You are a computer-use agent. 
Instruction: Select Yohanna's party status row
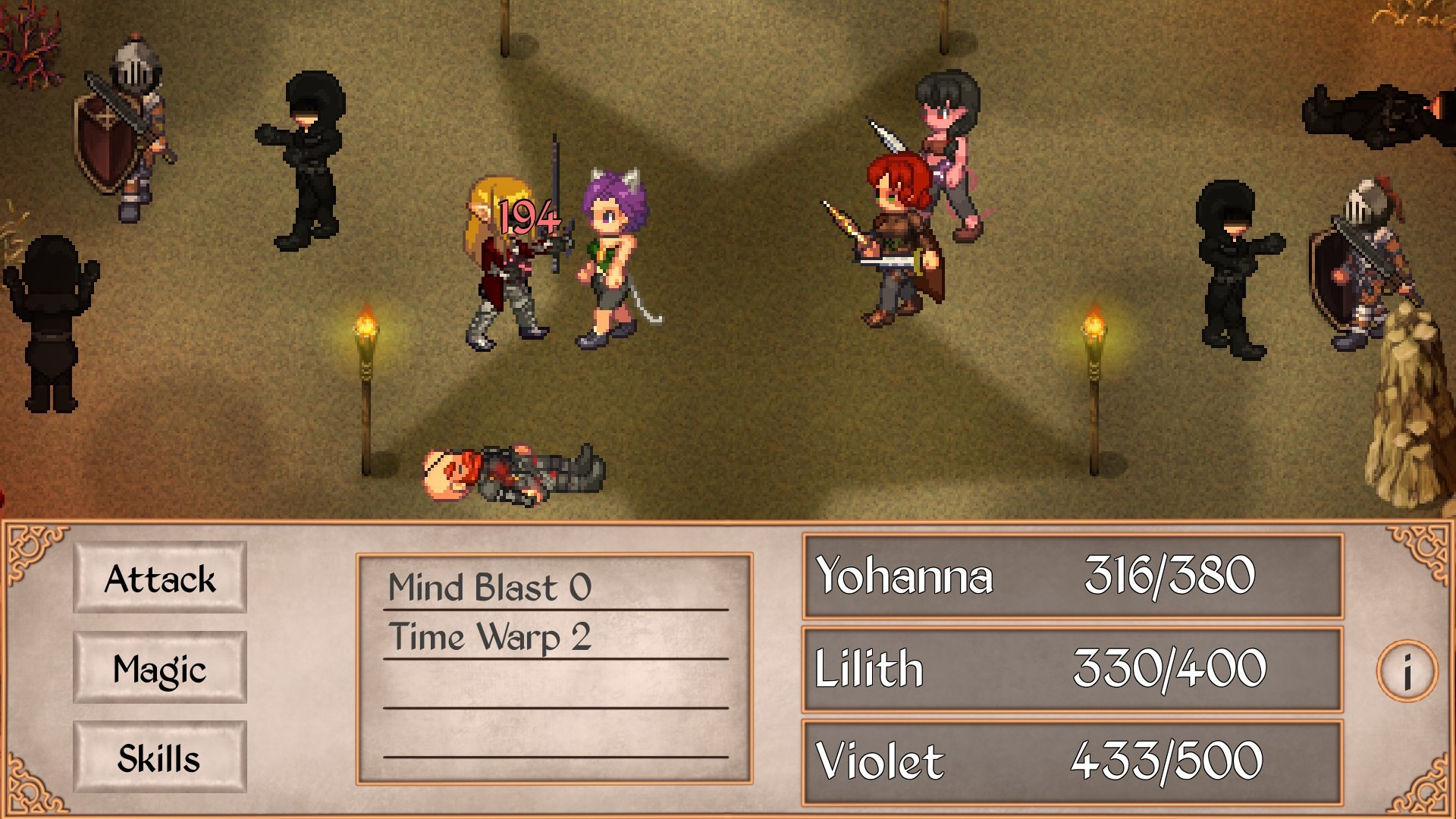point(1072,576)
